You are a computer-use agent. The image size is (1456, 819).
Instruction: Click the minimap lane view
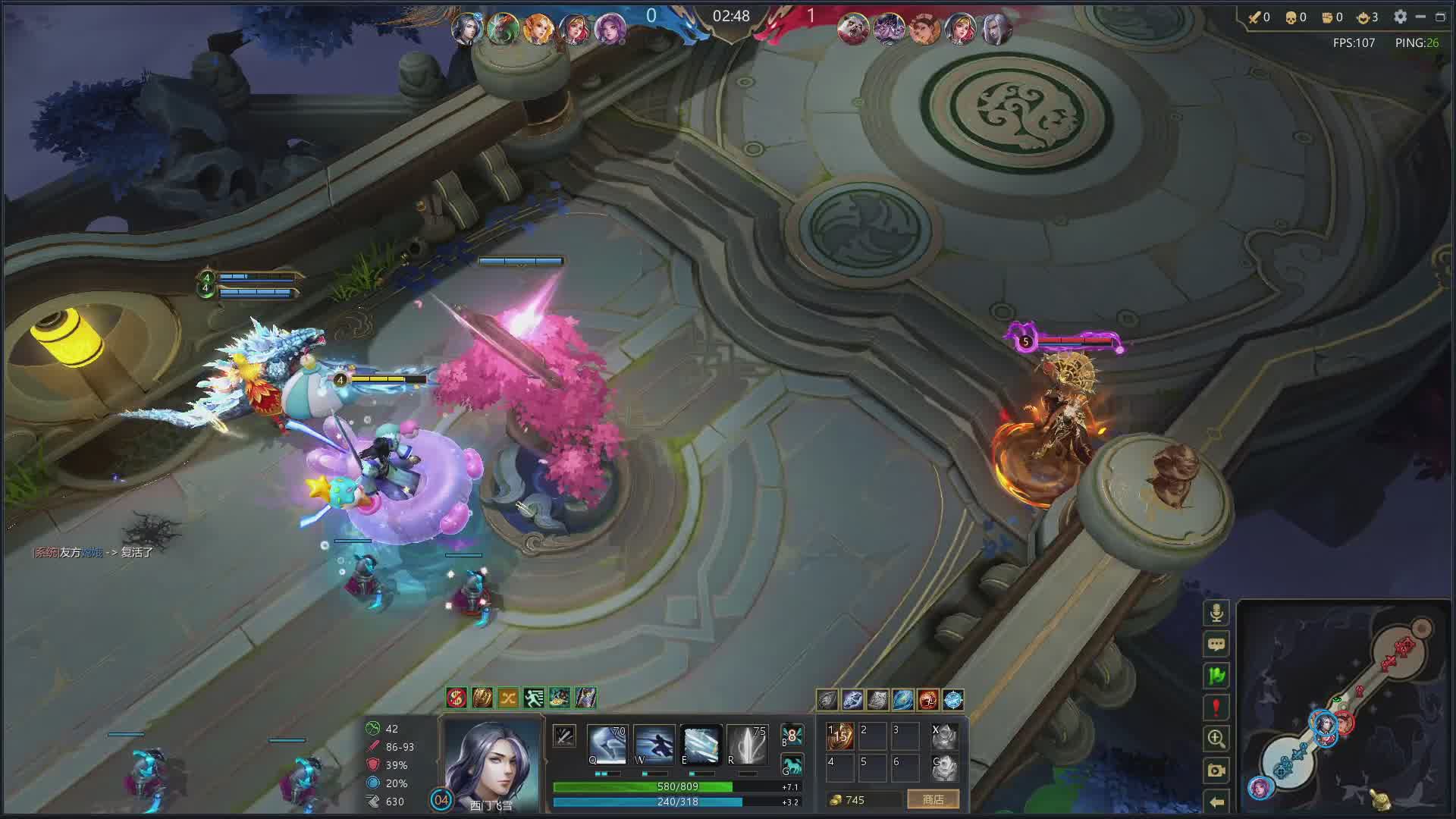tap(1344, 709)
